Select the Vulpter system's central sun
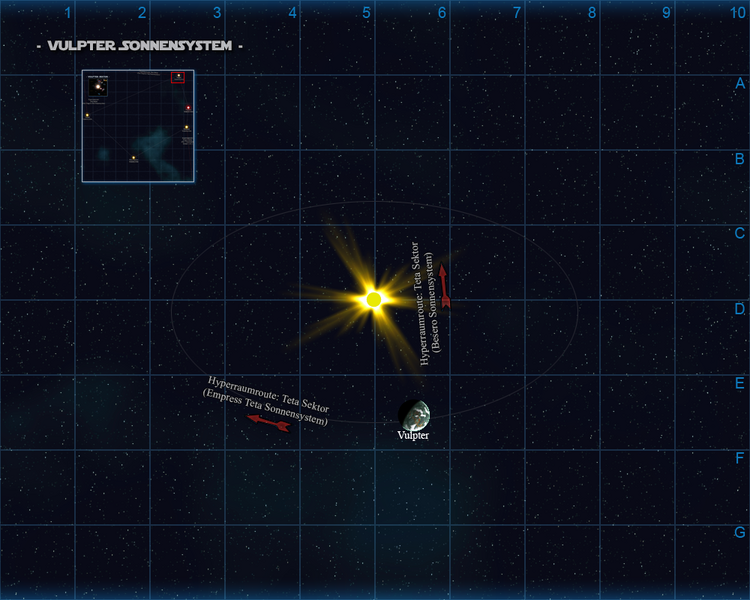750x600 pixels. point(374,299)
